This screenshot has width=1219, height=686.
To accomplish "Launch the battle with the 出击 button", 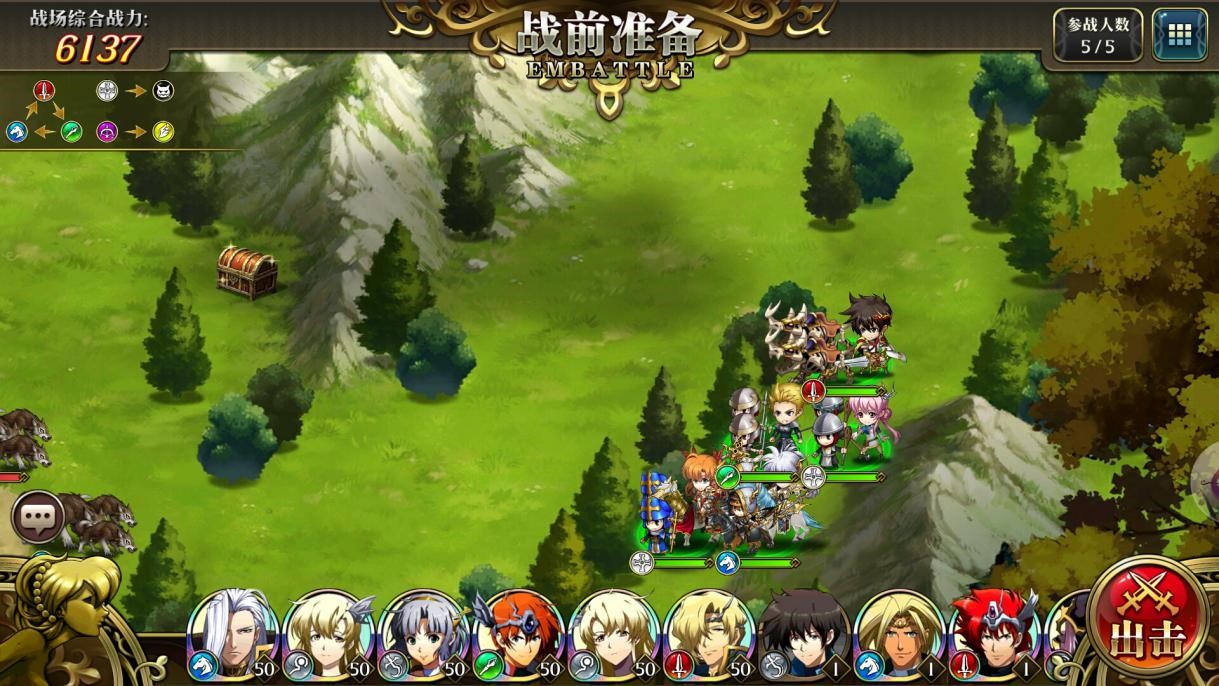I will 1147,614.
